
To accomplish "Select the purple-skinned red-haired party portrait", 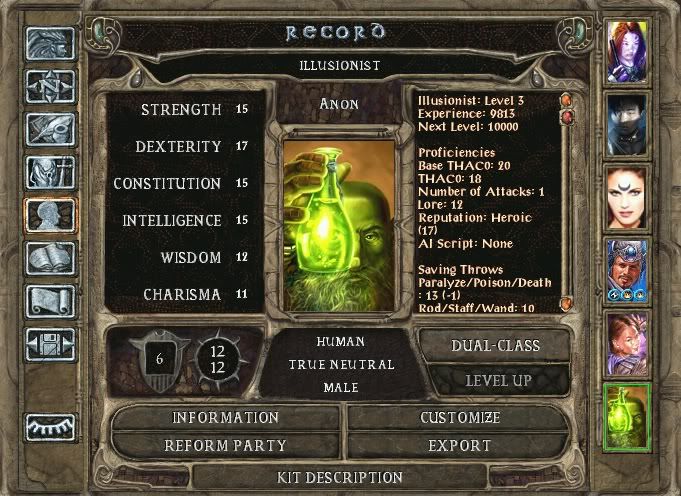I will coord(629,50).
